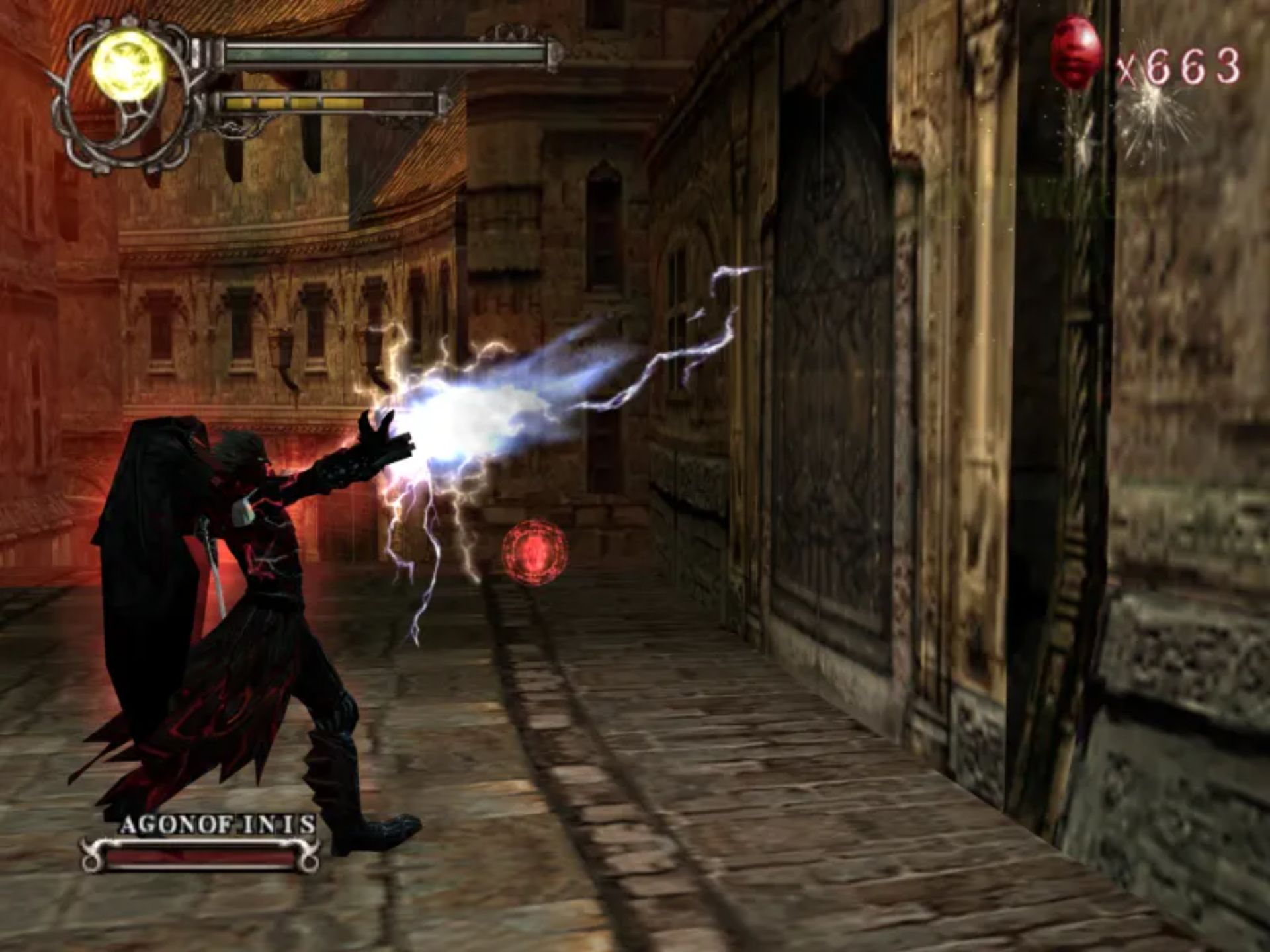Select the red orb currency icon
Image resolution: width=1270 pixels, height=952 pixels.
1076,52
